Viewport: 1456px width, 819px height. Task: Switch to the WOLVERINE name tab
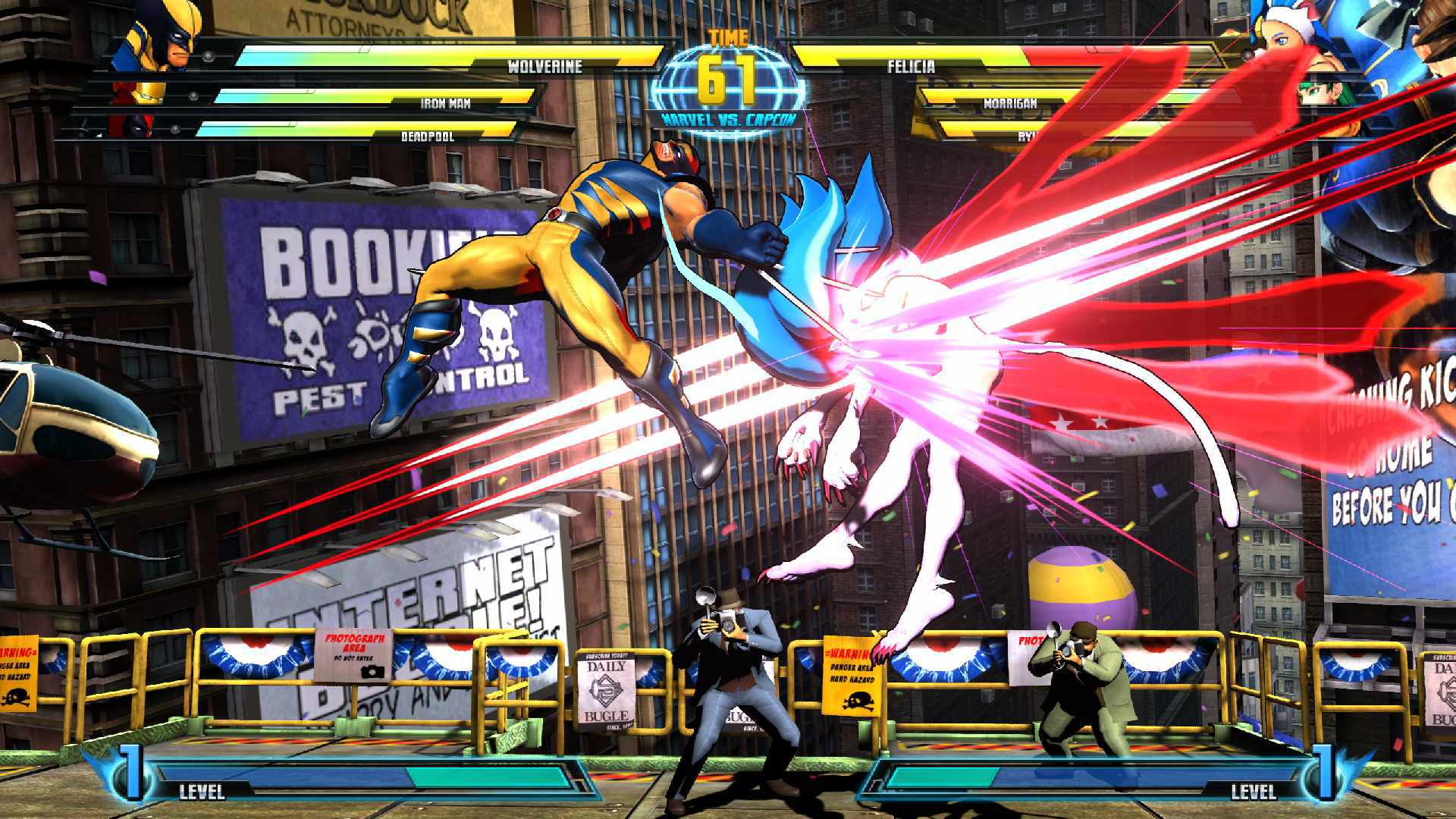546,67
